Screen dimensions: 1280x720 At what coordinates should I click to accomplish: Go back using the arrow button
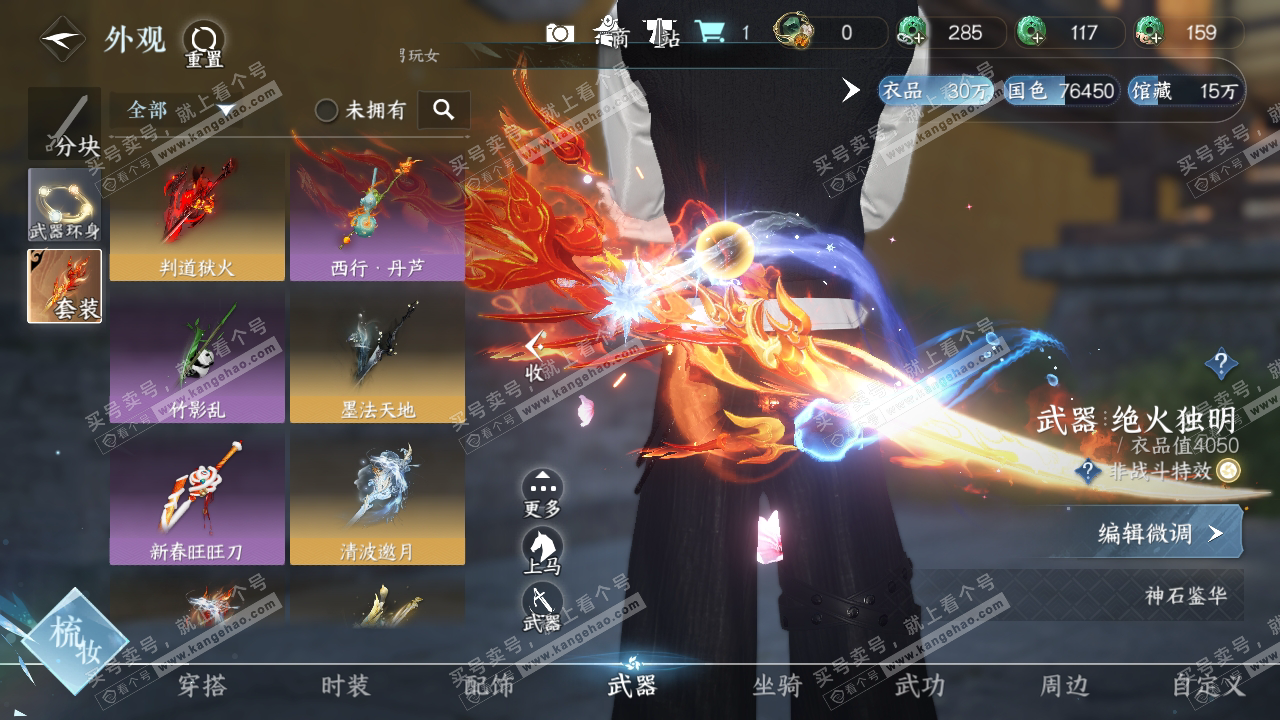point(62,39)
